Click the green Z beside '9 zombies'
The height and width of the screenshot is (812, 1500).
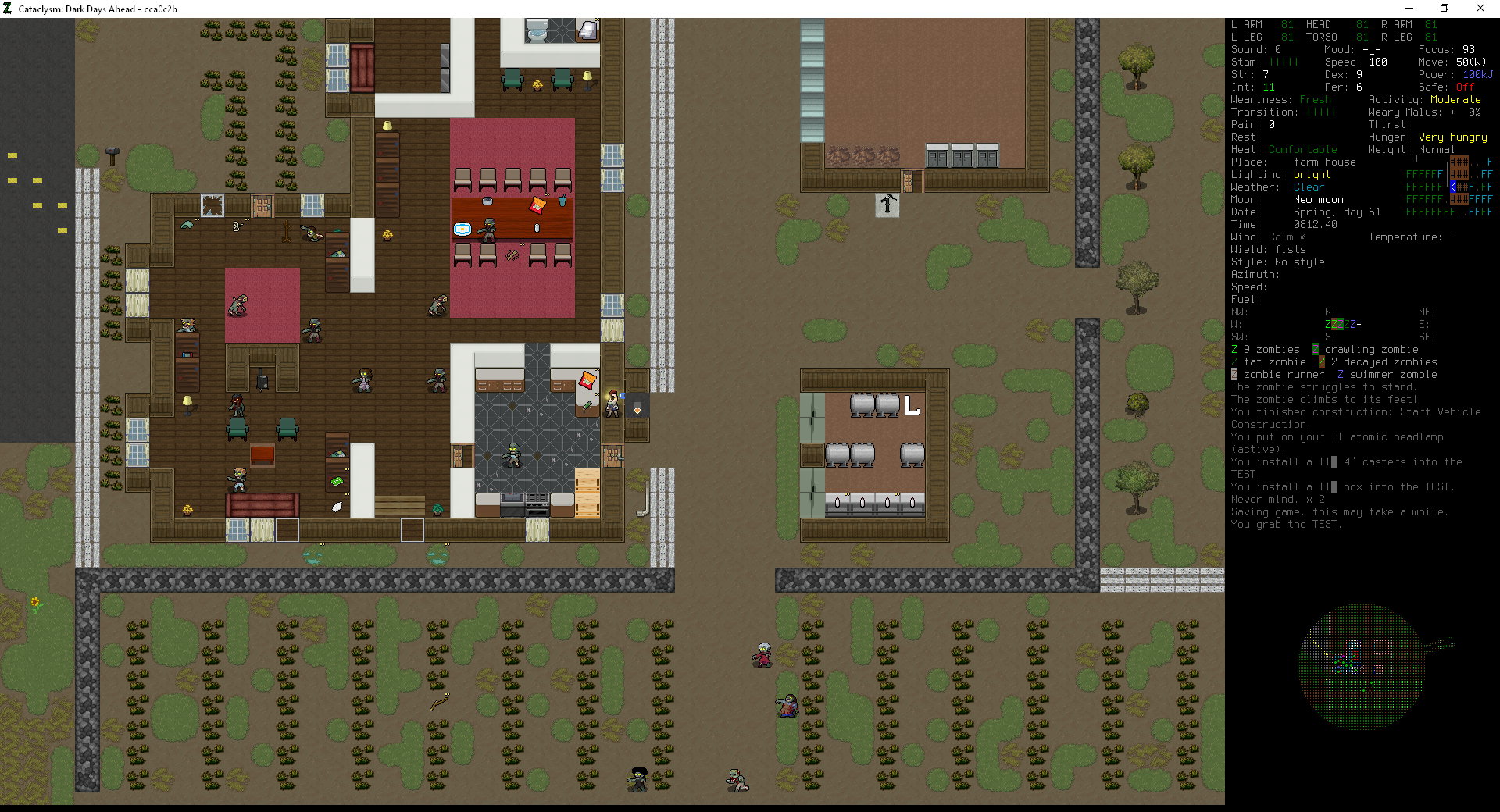pos(1234,349)
